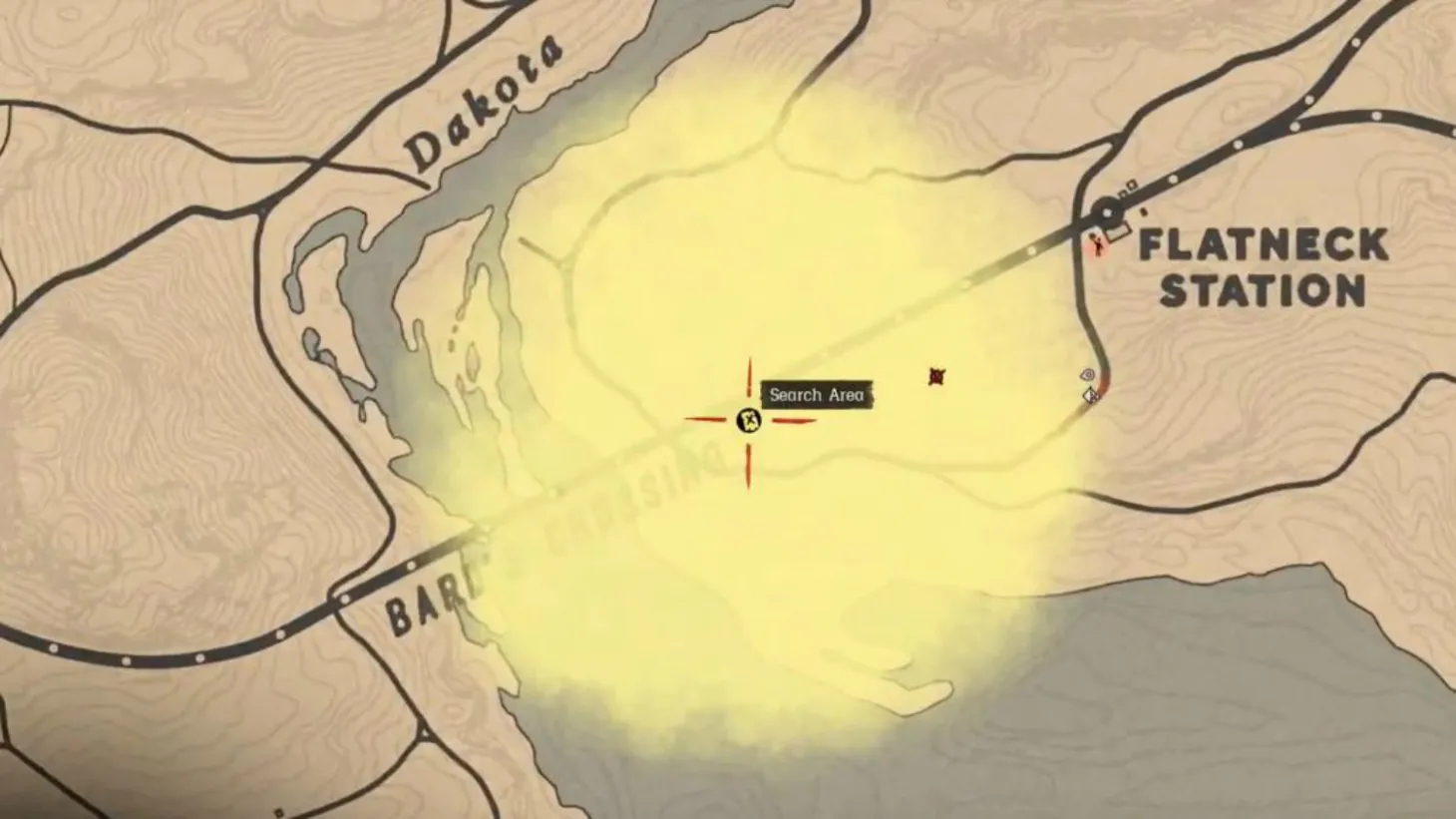Click the building outline beside the station marker

point(1118,230)
